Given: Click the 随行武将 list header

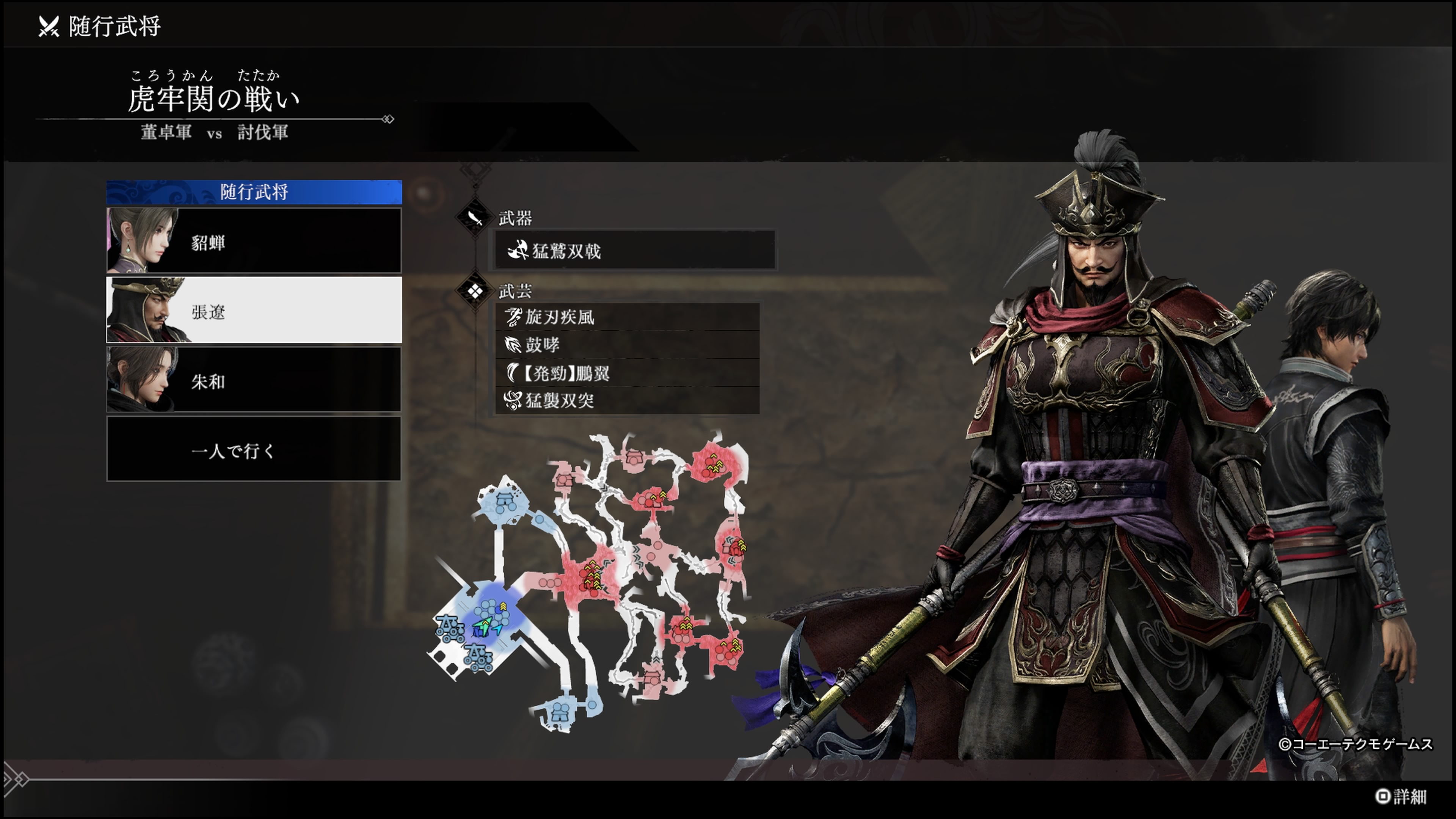Looking at the screenshot, I should pyautogui.click(x=254, y=192).
